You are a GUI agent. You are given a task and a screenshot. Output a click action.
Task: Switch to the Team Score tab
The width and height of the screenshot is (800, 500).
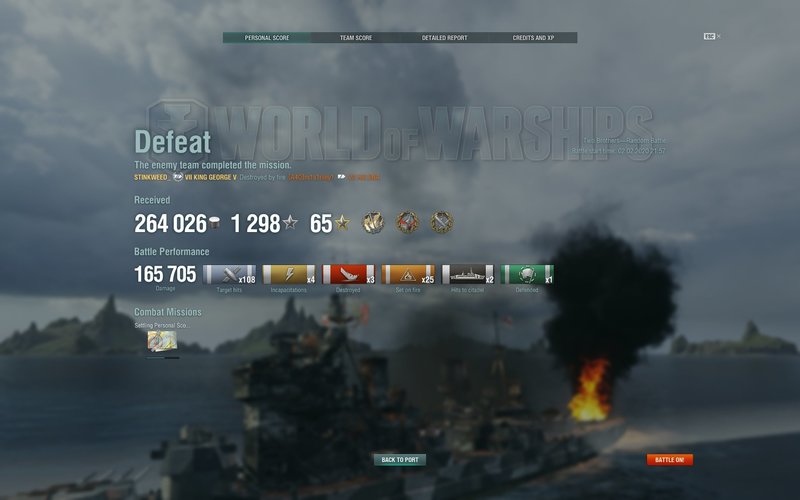(355, 38)
